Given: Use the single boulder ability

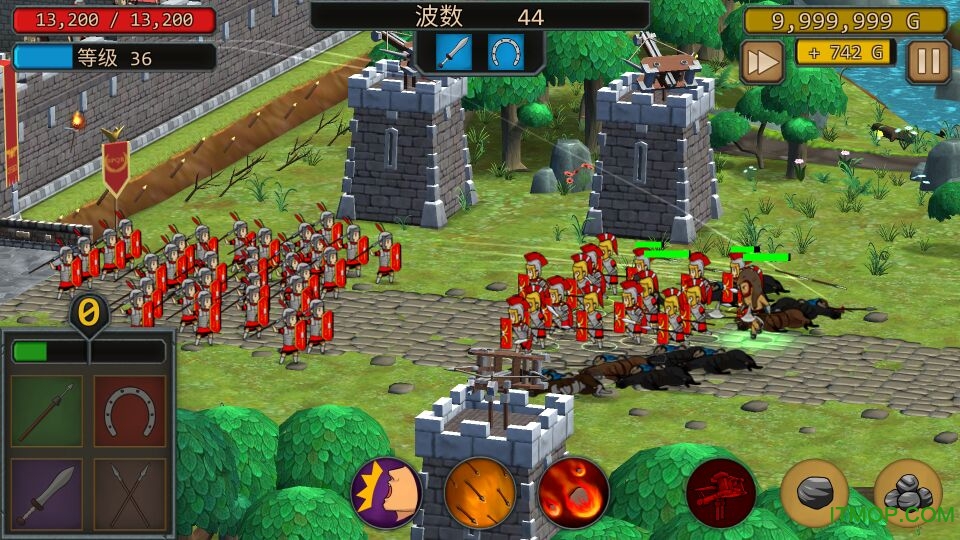Looking at the screenshot, I should point(814,492).
